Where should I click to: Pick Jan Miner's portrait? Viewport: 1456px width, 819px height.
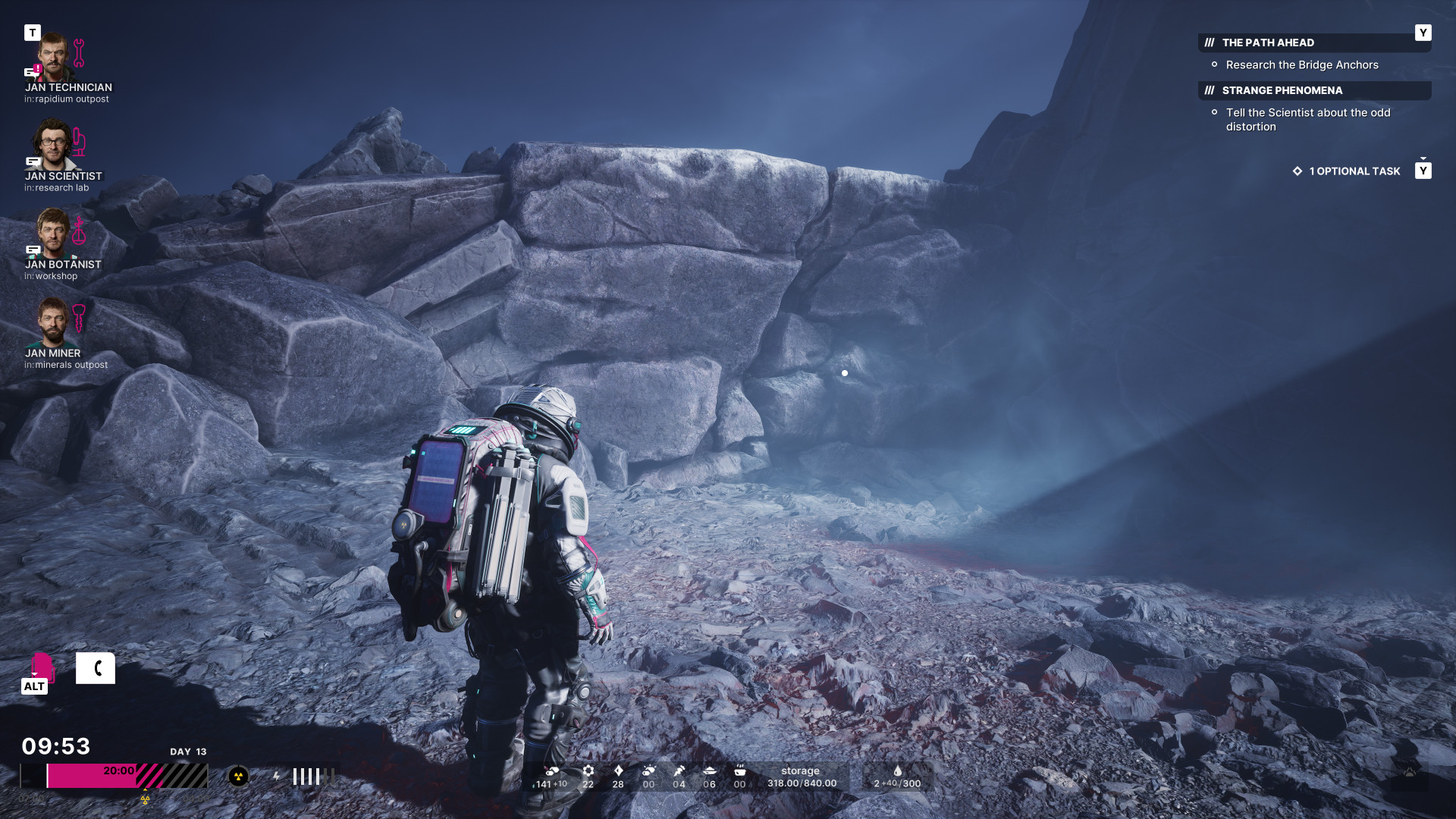tap(53, 322)
